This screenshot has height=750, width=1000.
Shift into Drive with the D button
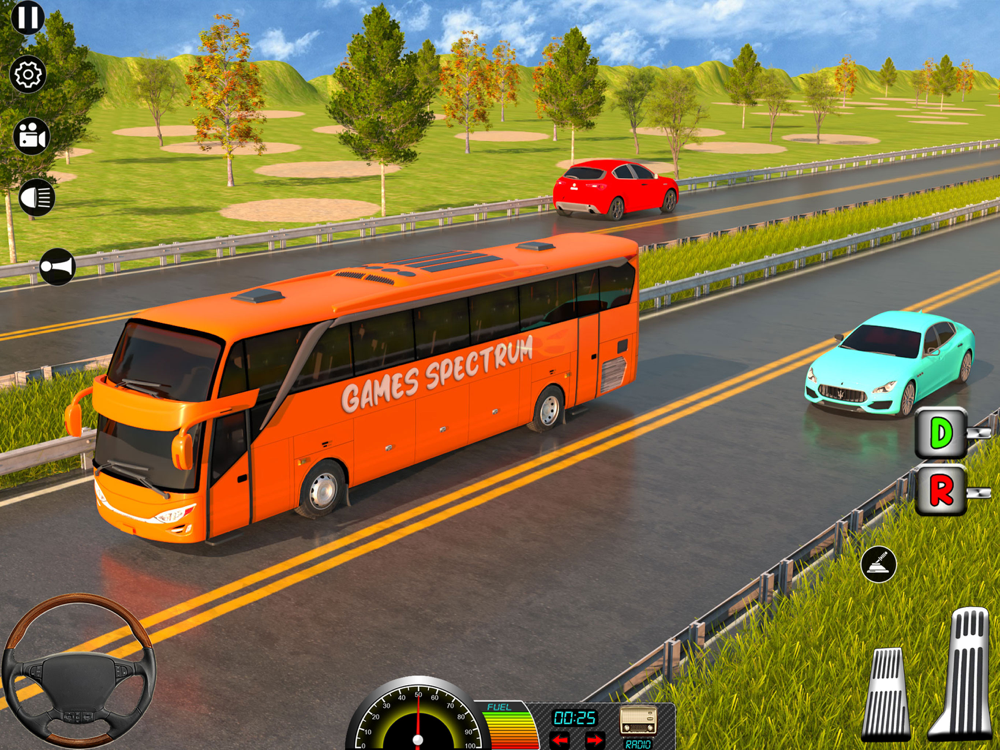(941, 433)
